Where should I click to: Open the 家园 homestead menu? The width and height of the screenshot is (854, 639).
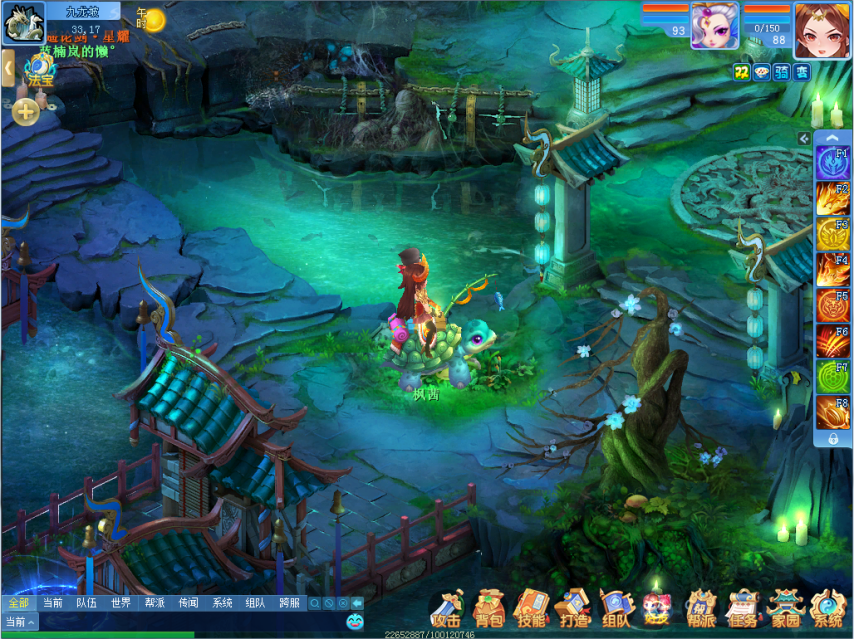click(785, 608)
